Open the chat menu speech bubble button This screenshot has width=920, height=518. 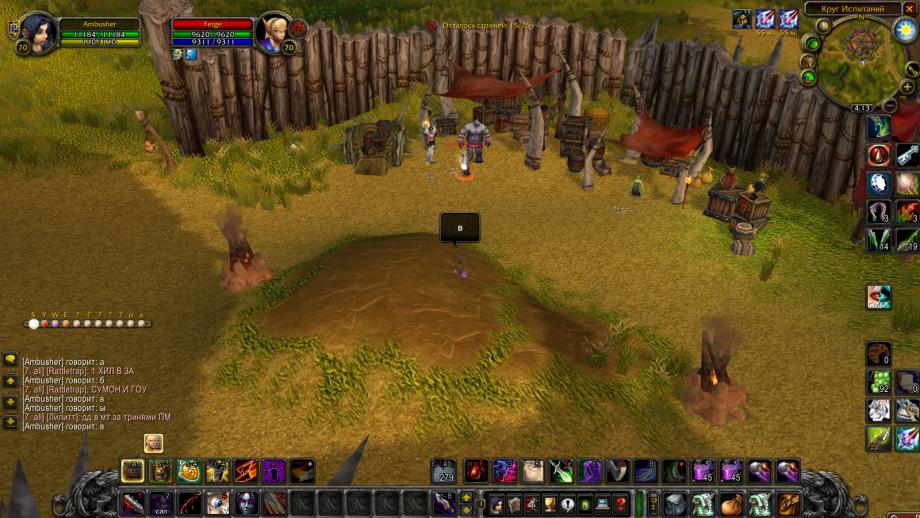coord(10,359)
